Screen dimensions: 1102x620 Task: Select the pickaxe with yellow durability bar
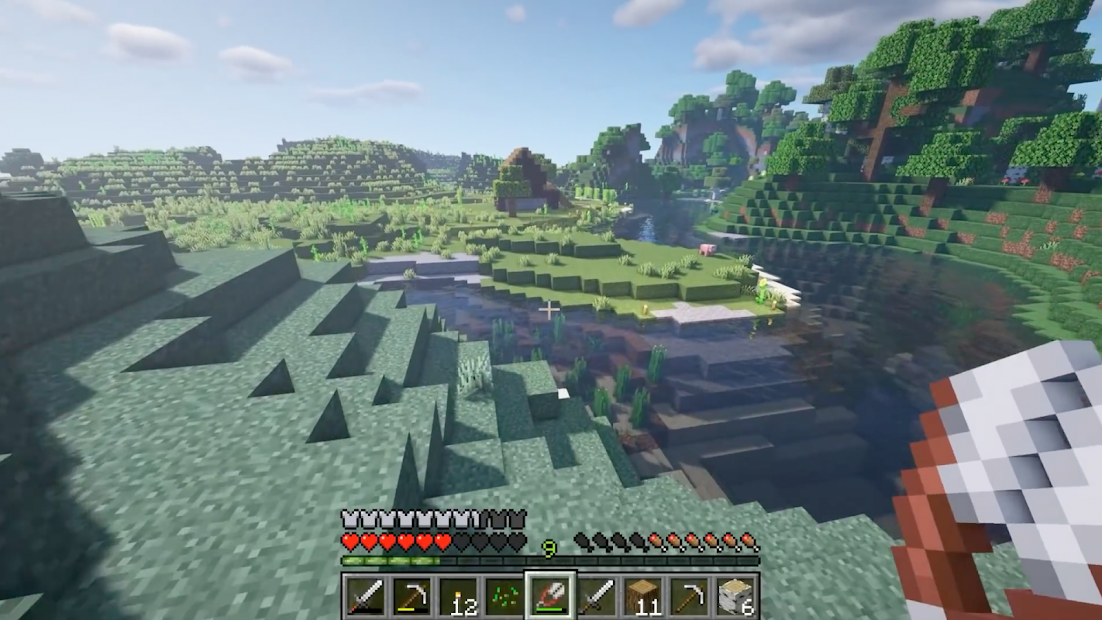point(413,597)
